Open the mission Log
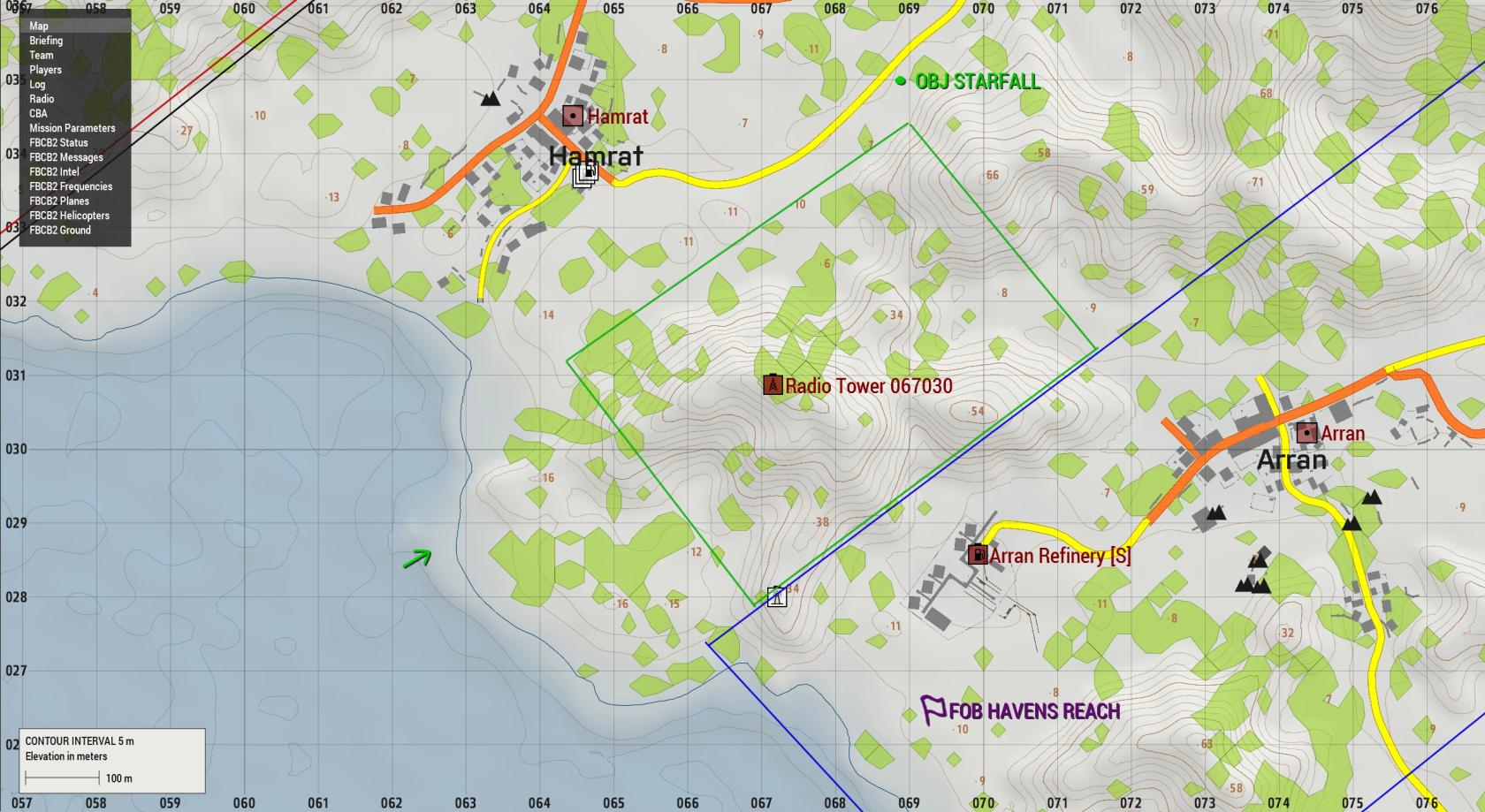Screen dimensions: 1485x812 36,84
